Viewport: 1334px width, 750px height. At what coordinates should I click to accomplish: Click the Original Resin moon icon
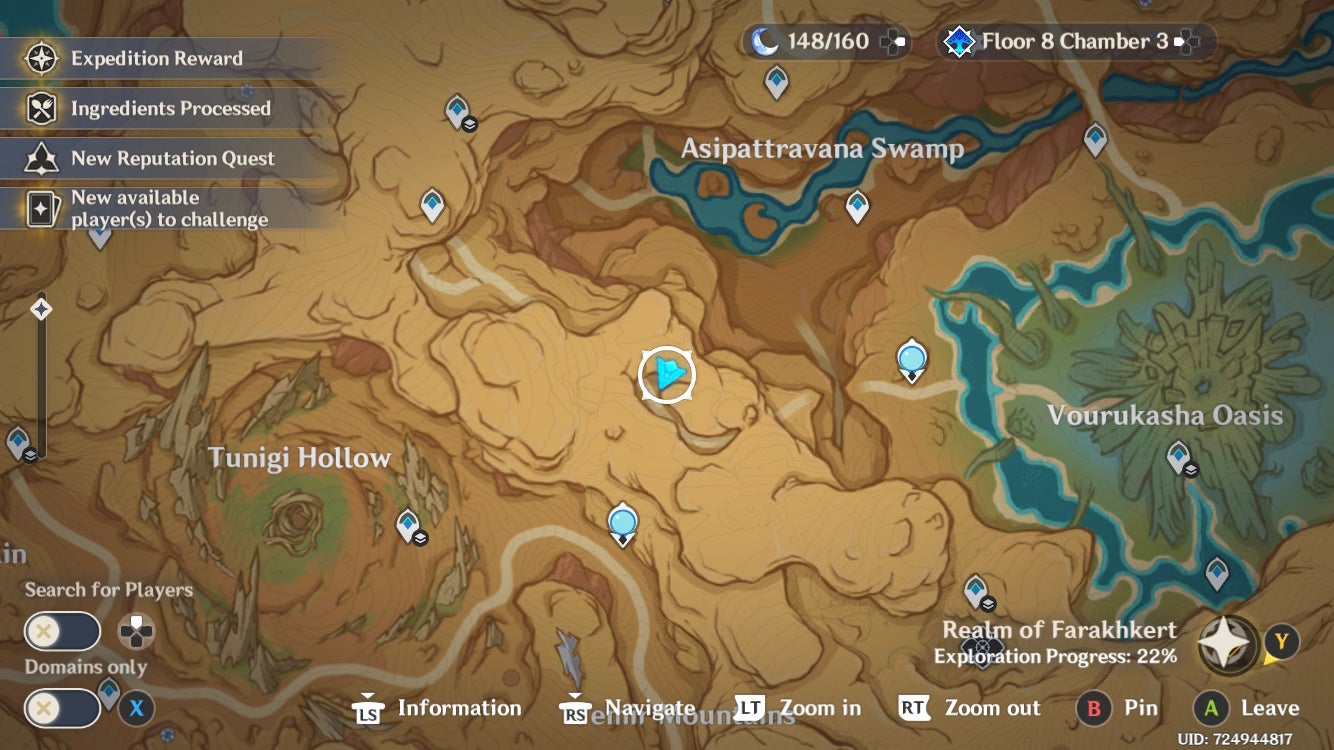(764, 41)
